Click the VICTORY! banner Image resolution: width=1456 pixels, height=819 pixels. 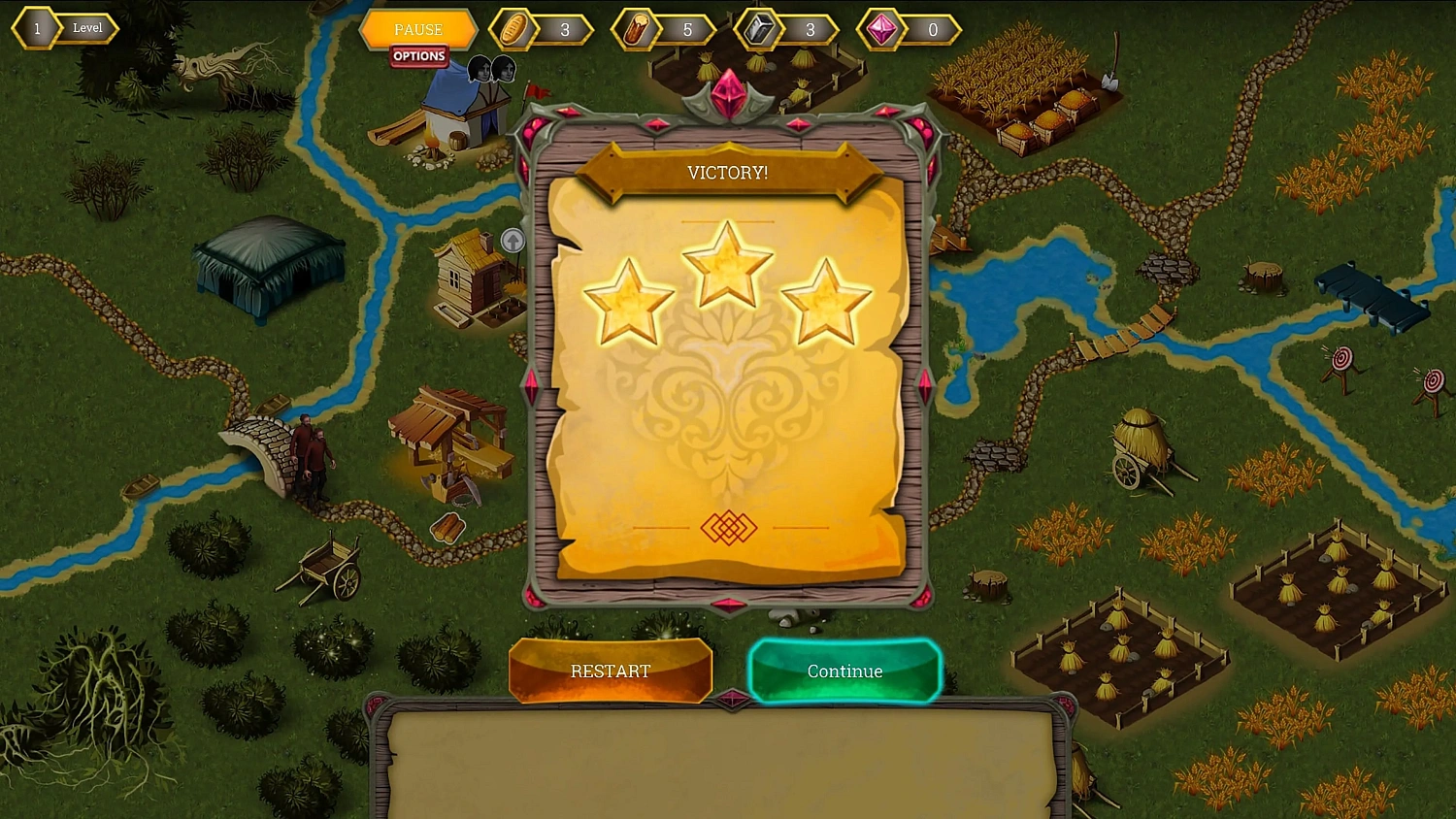click(x=727, y=172)
